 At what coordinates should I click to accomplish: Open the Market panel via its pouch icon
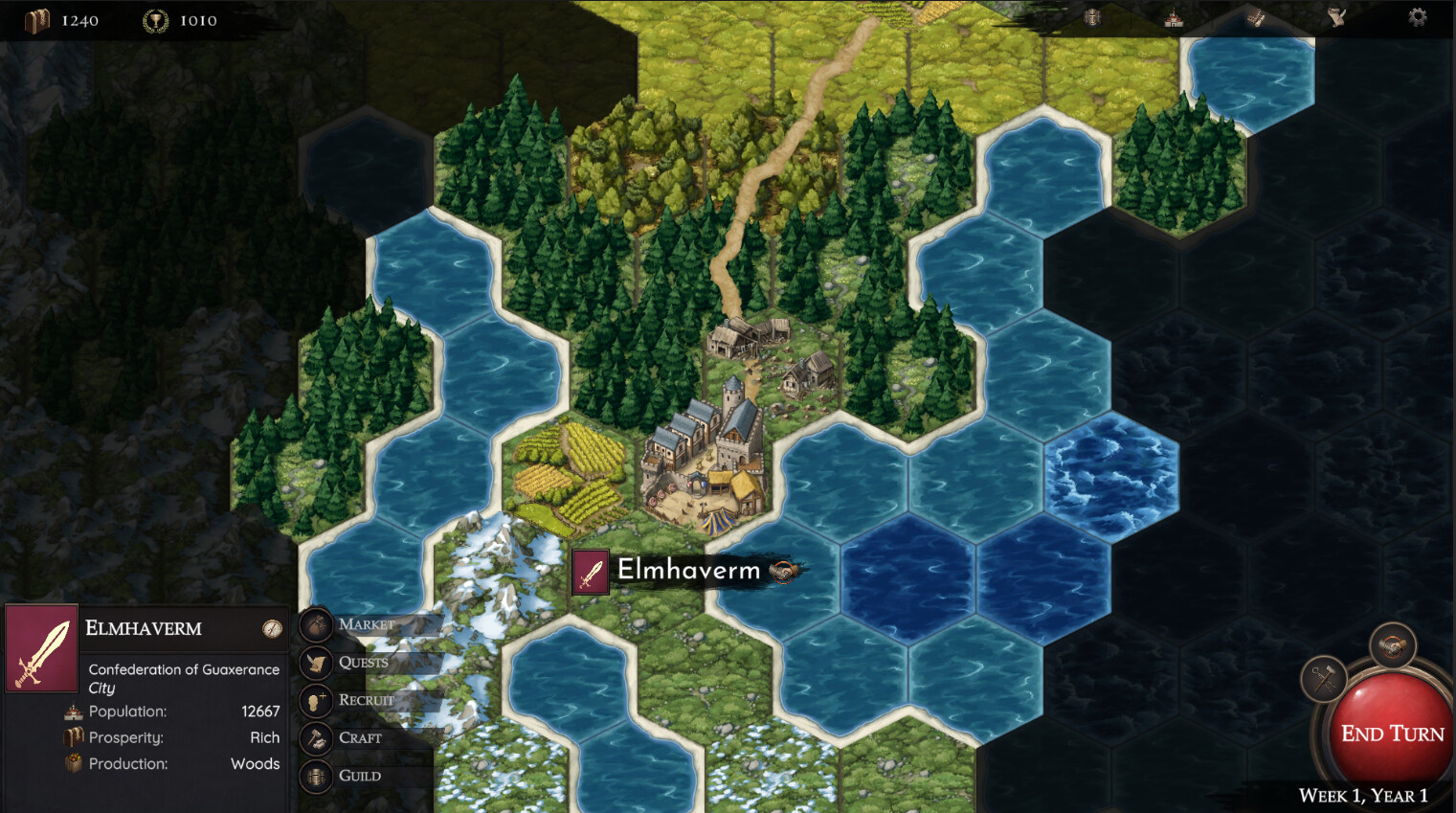(x=316, y=624)
